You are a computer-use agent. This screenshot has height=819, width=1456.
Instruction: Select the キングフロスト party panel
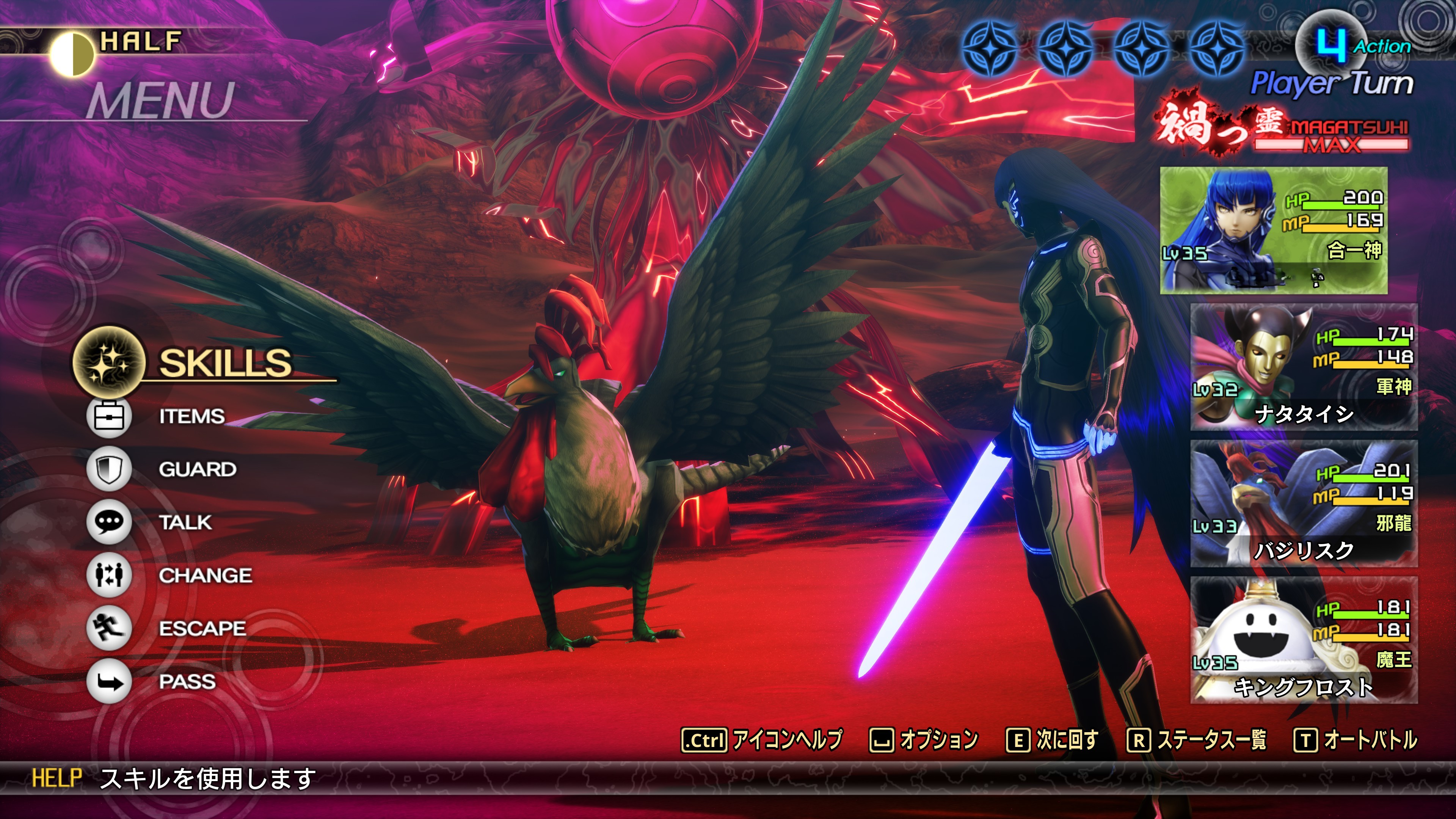click(1304, 640)
